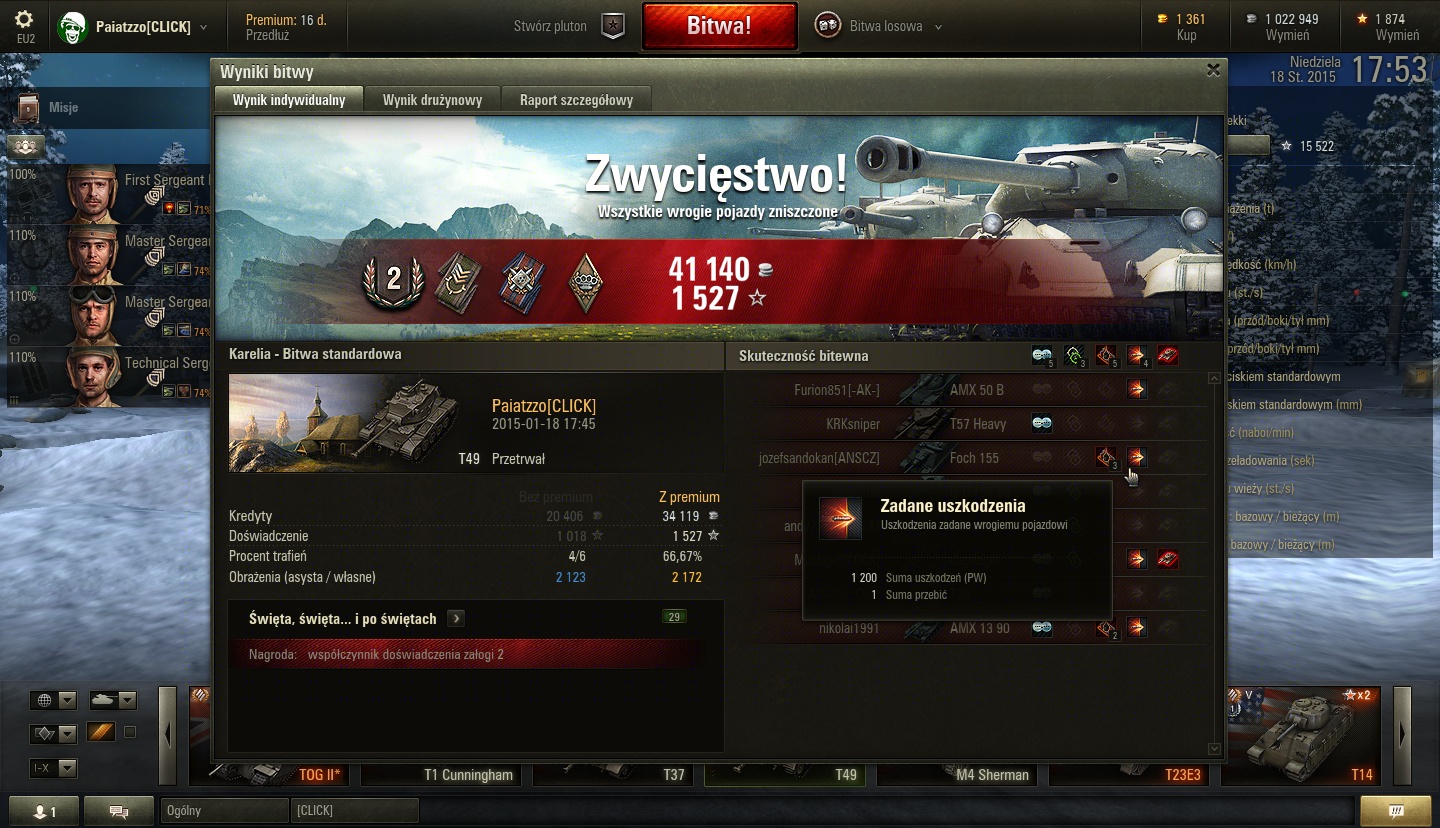This screenshot has height=828, width=1440.
Task: Switch to the Wynik drużynowy tab
Action: pos(432,100)
